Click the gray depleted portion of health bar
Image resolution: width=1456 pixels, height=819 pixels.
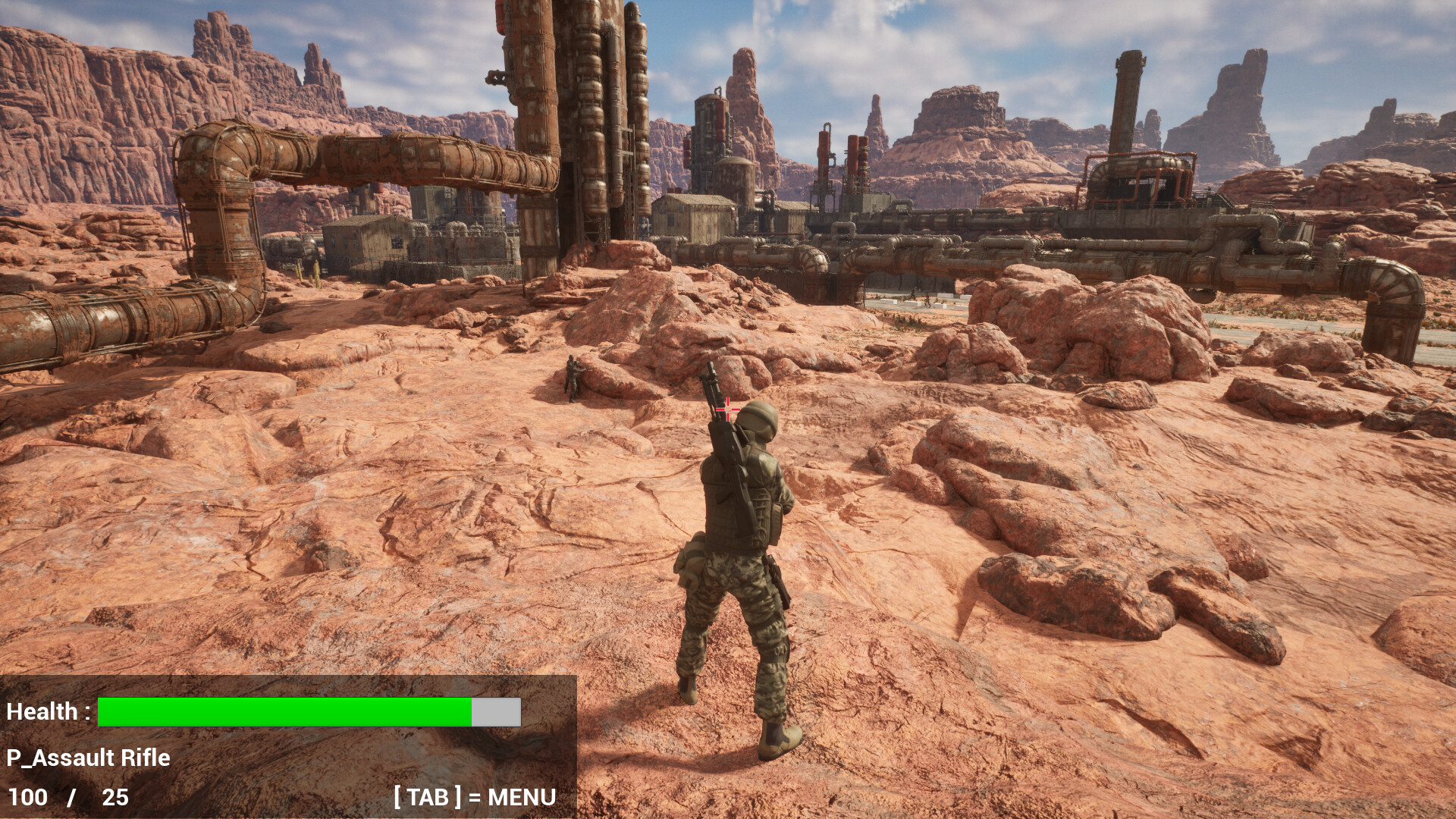point(495,711)
